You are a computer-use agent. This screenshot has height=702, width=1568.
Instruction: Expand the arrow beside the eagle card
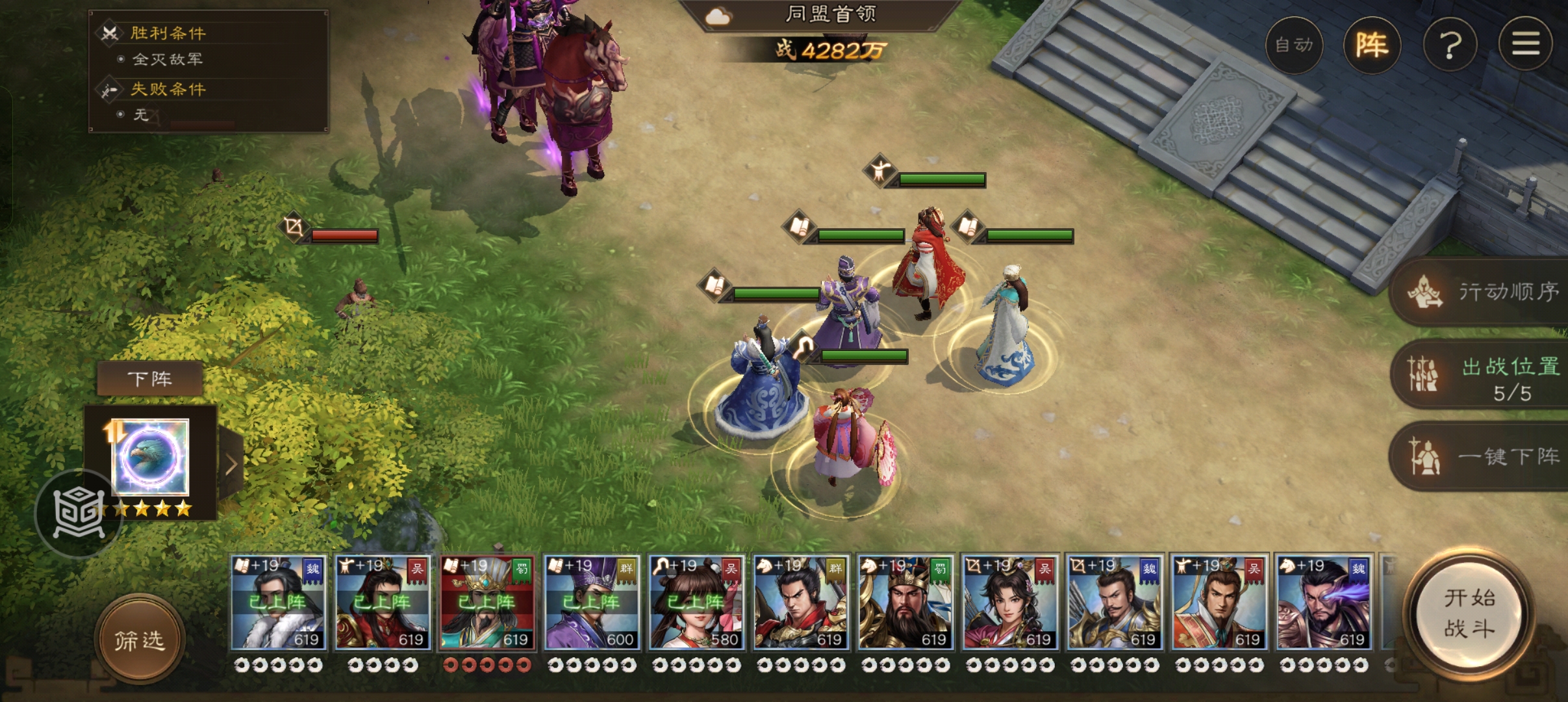232,463
